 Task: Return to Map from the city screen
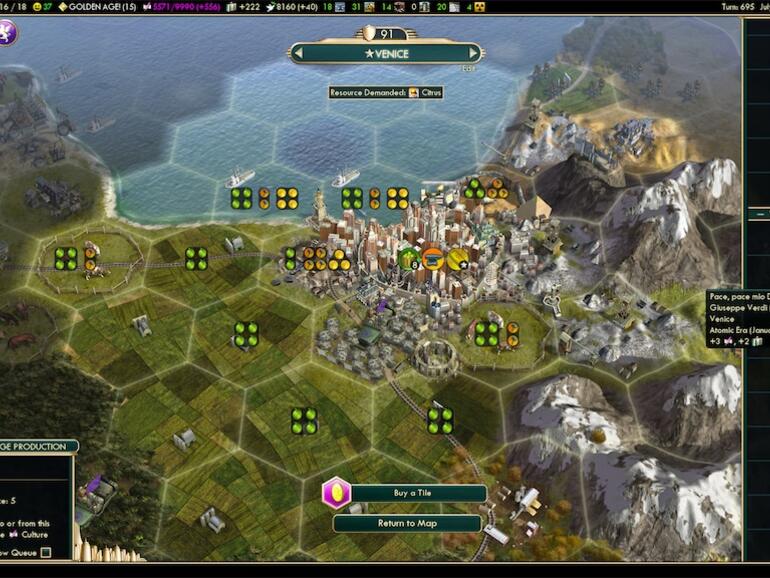click(x=407, y=523)
